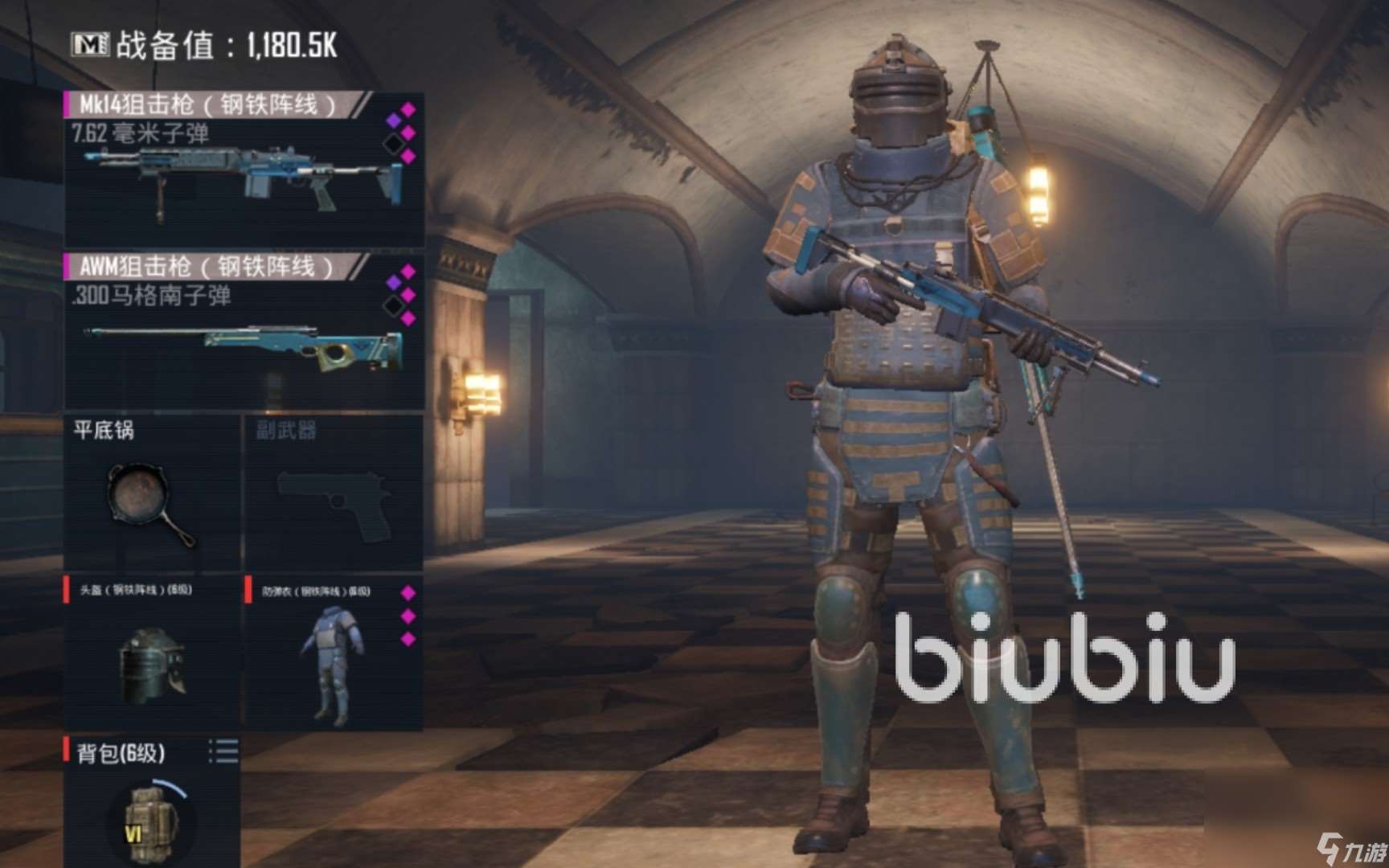The height and width of the screenshot is (868, 1389).
Task: Open the backpack list icon
Action: pyautogui.click(x=223, y=751)
